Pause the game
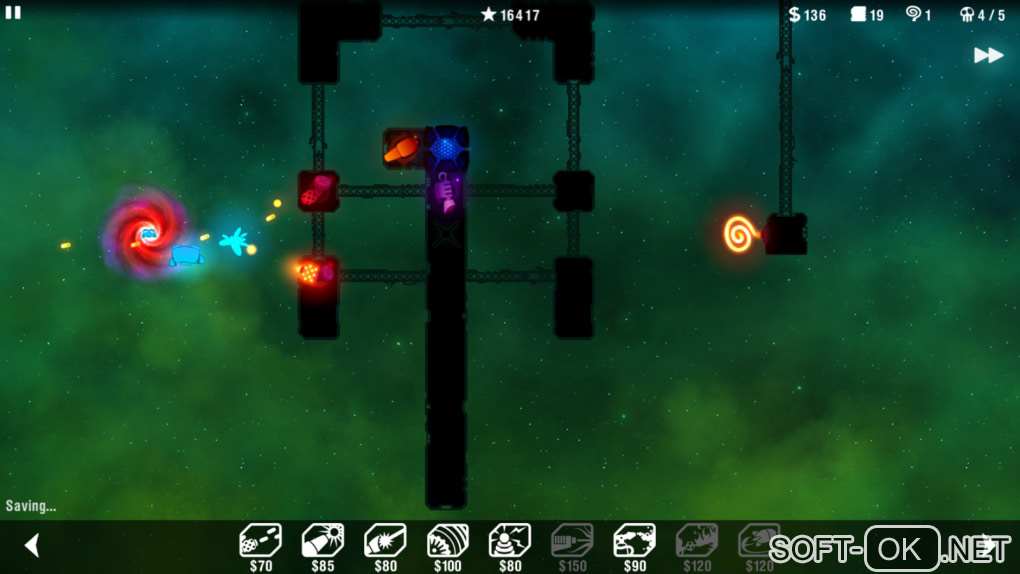1020x574 pixels. click(x=13, y=13)
